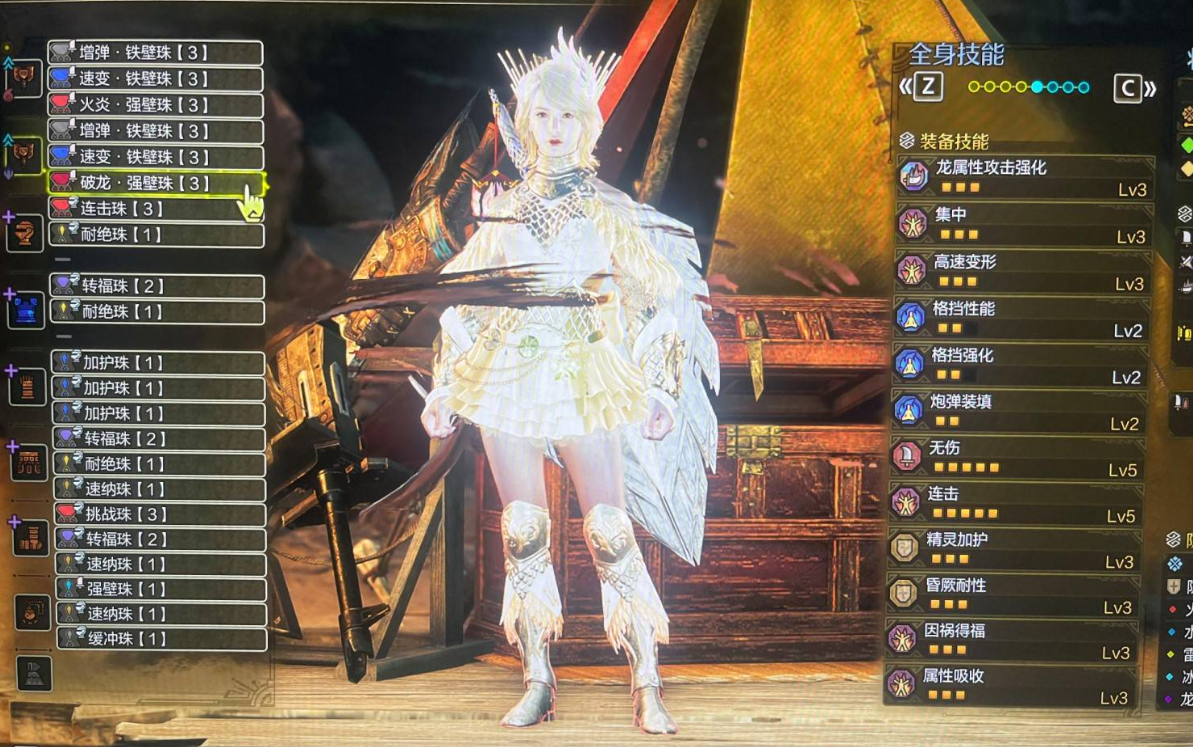Show details for 龙属性攻击强化 skill
Screen dimensions: 1193x747
1024,177
